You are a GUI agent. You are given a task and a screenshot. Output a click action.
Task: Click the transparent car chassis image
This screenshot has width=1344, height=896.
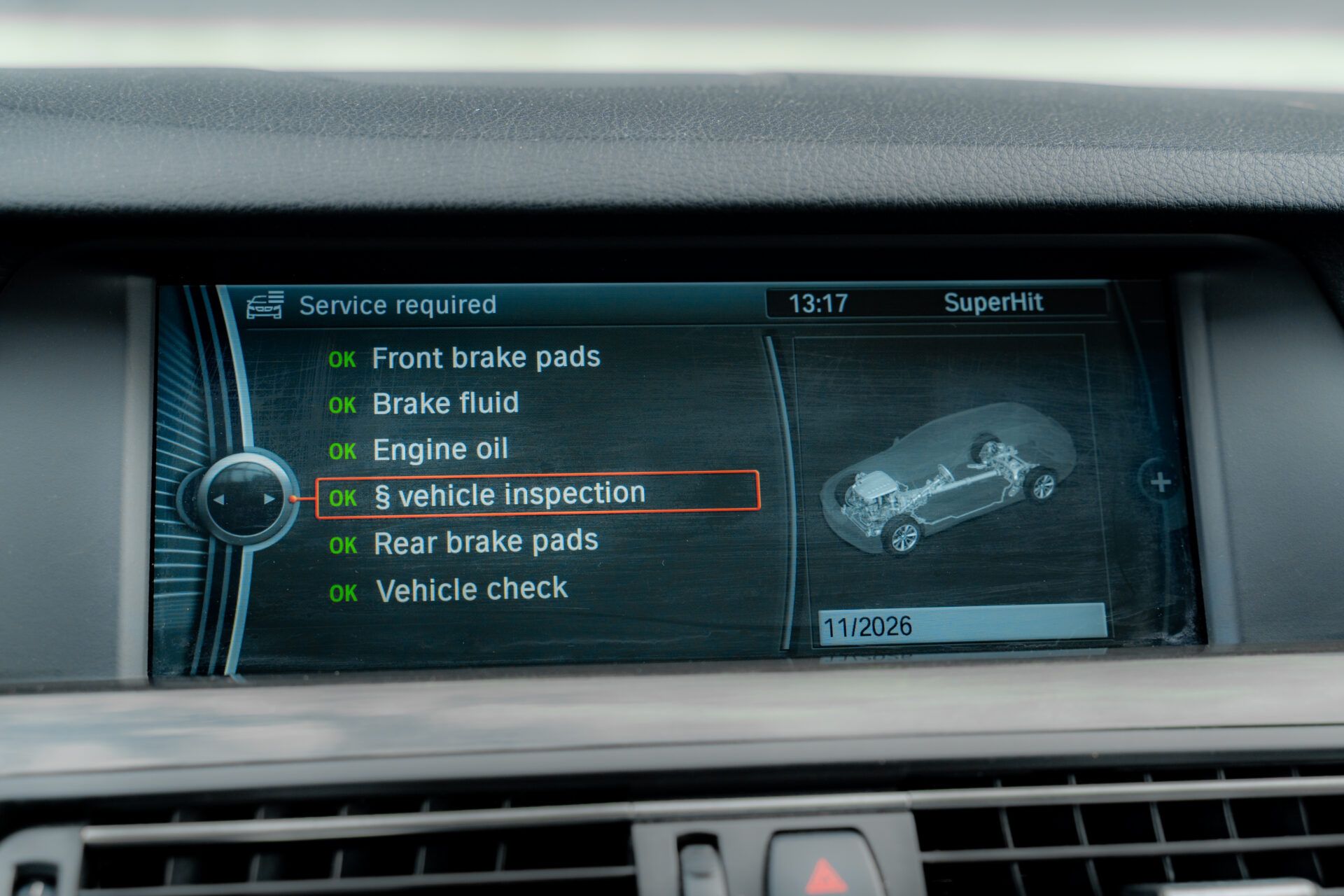coord(948,479)
